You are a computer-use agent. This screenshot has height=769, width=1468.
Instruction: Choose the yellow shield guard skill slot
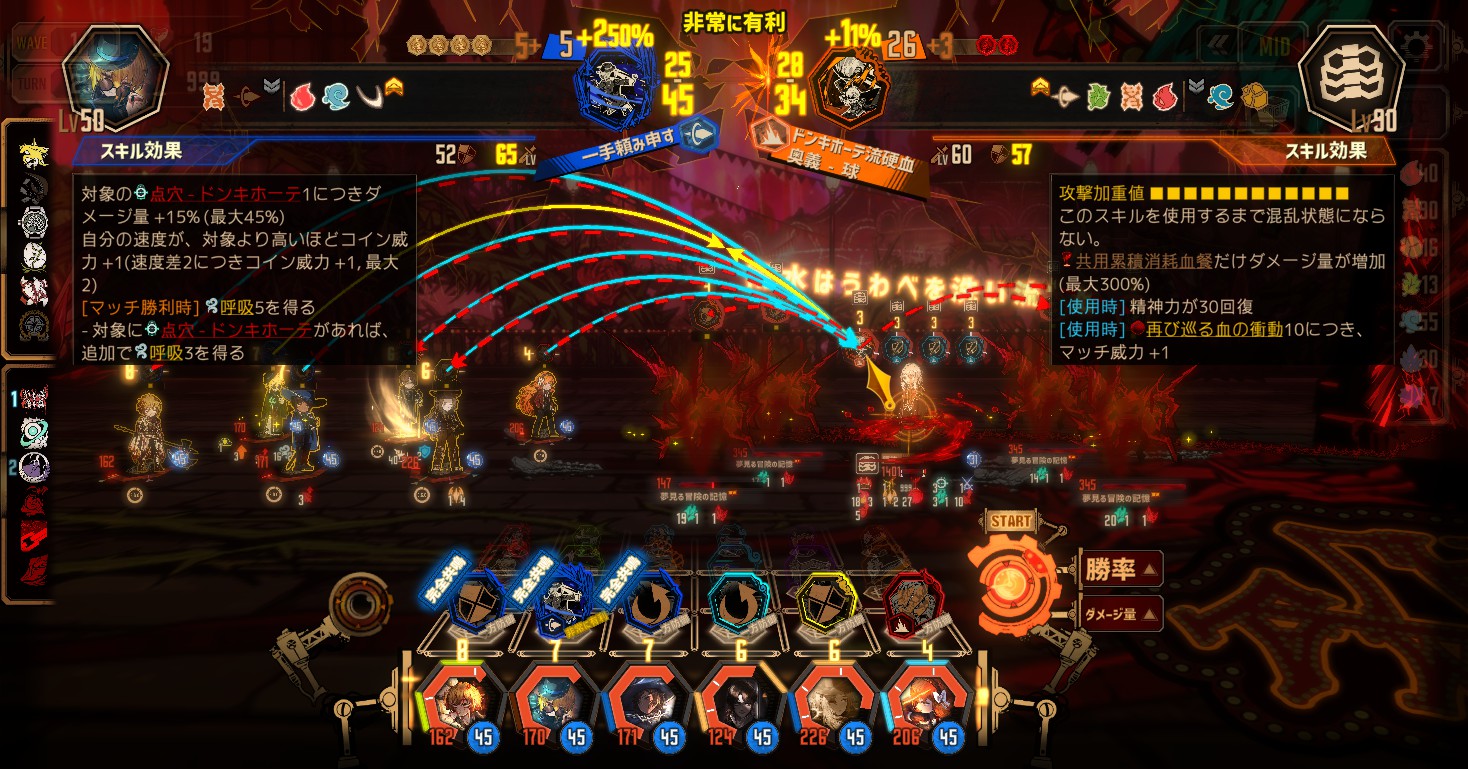[829, 602]
